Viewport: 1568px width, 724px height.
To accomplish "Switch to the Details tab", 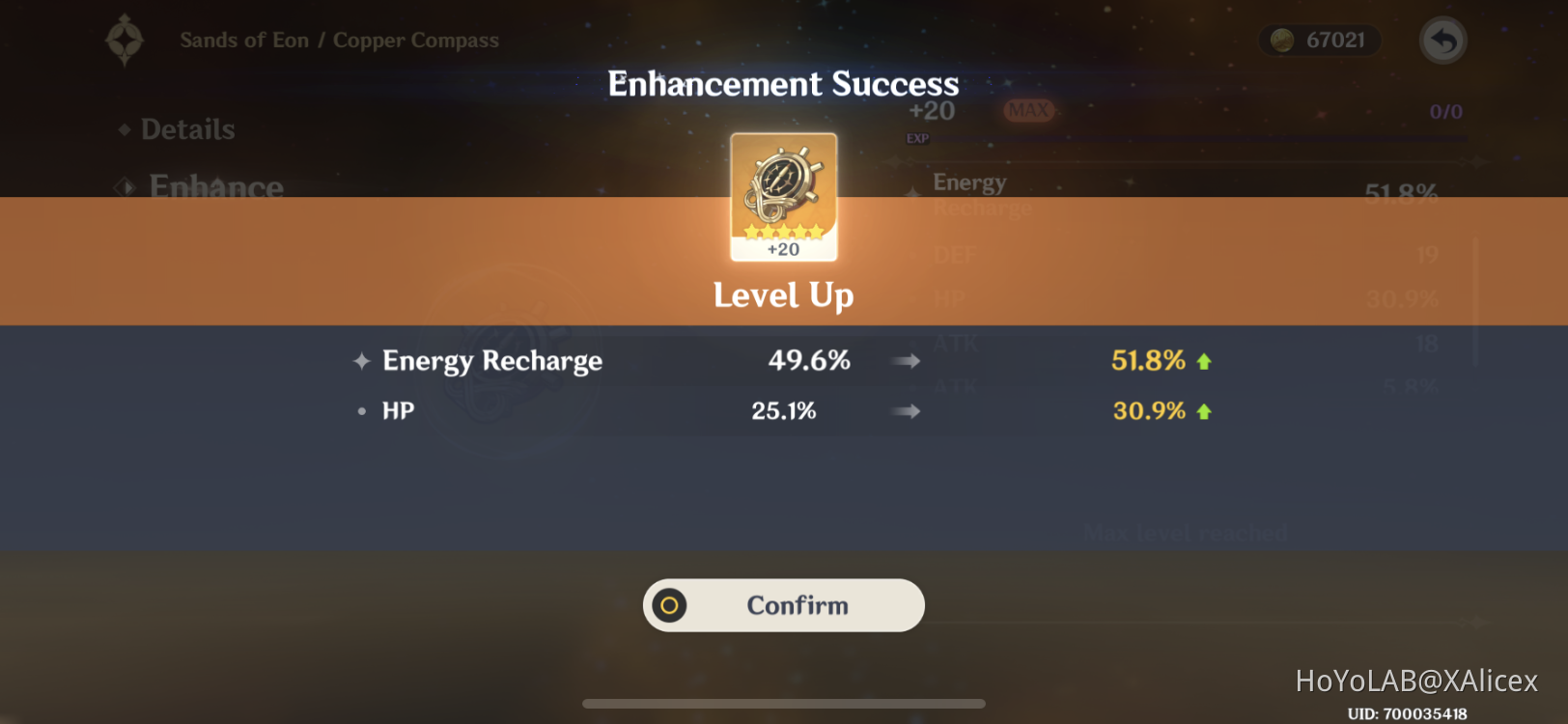I will pos(187,128).
